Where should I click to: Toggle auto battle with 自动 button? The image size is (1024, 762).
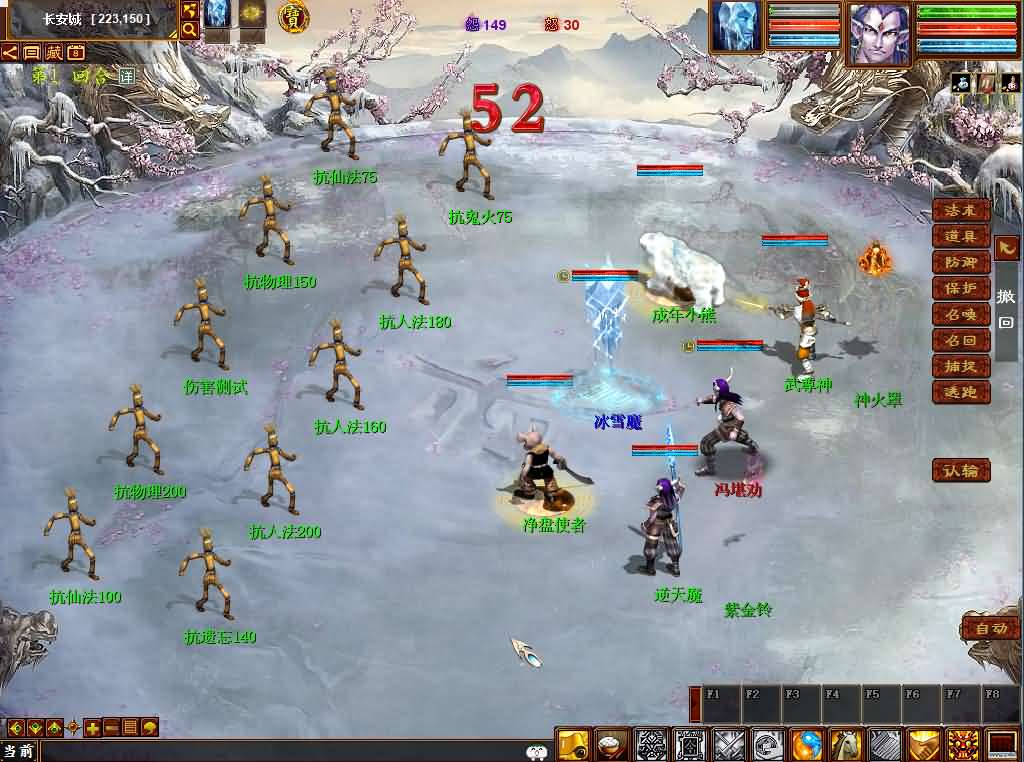click(x=991, y=629)
